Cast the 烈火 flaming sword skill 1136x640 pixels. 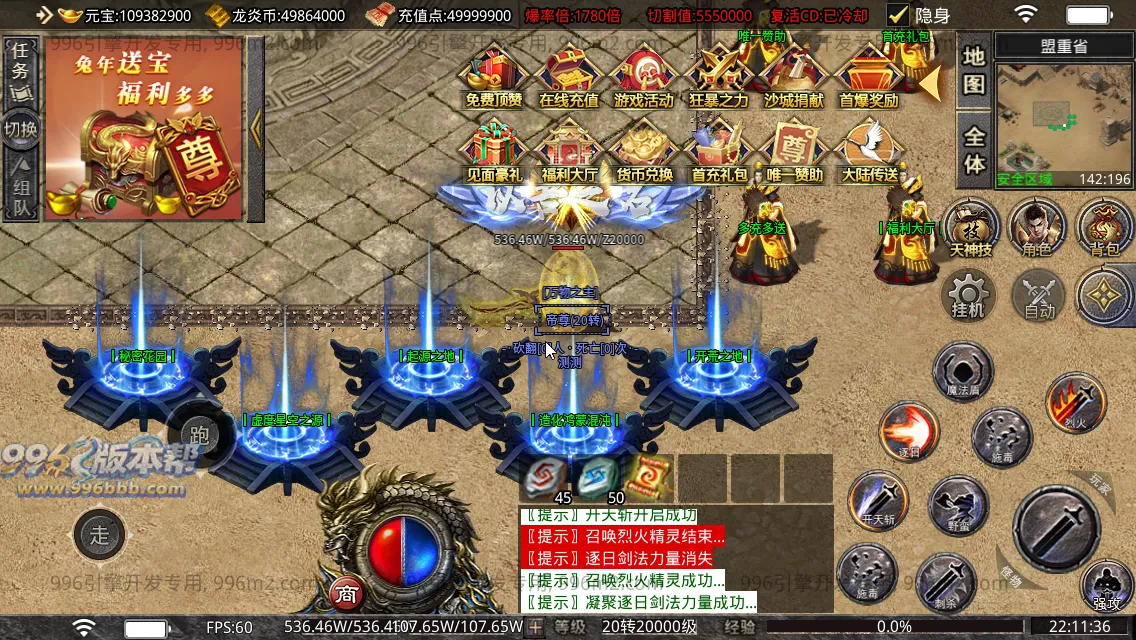click(1075, 402)
